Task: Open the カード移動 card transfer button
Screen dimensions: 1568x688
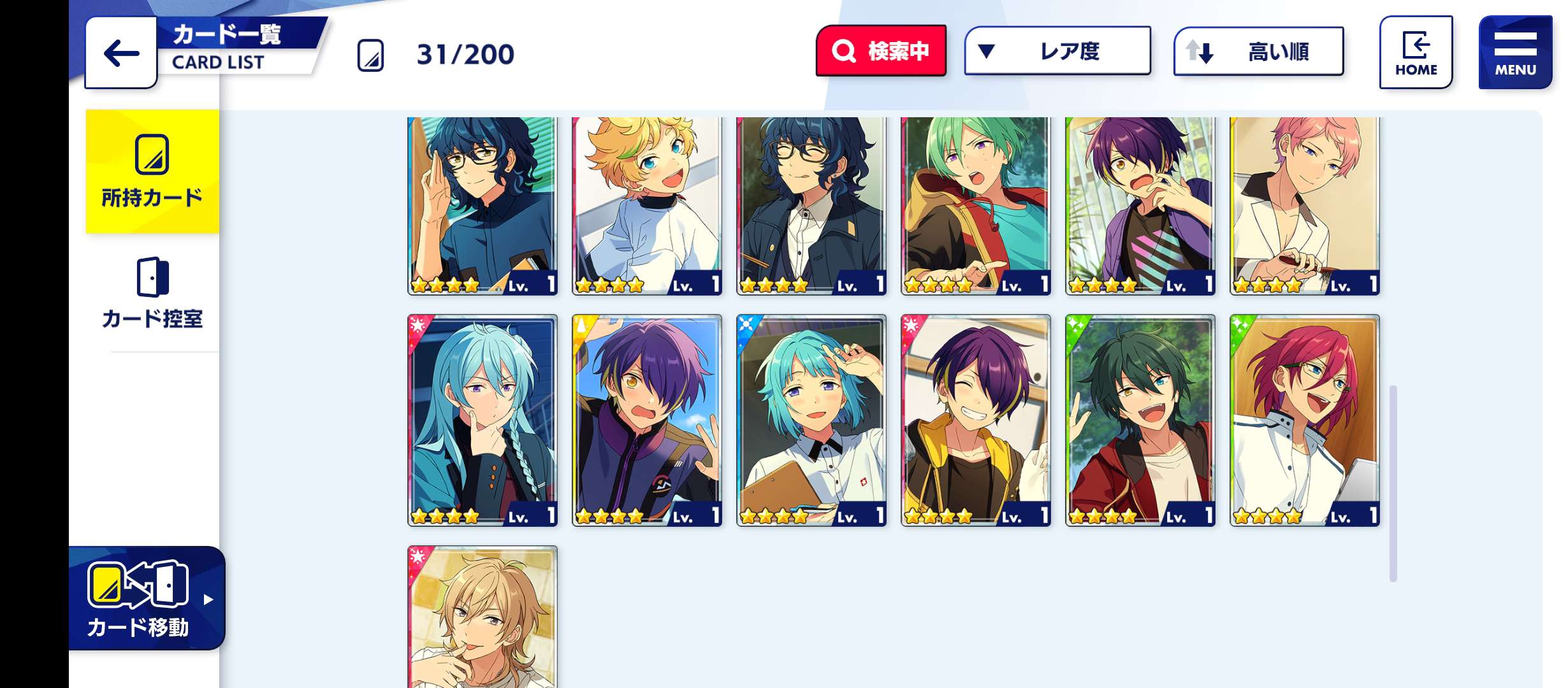Action: 147,599
